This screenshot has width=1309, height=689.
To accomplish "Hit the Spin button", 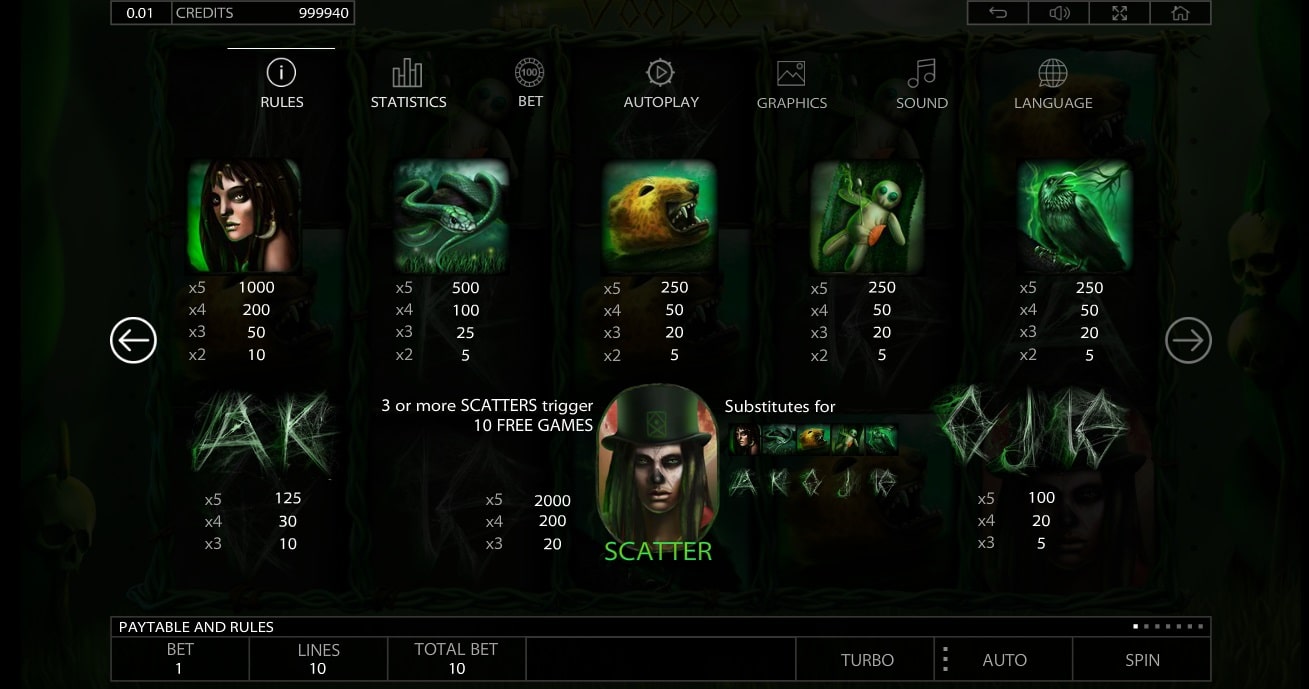I will (x=1142, y=660).
